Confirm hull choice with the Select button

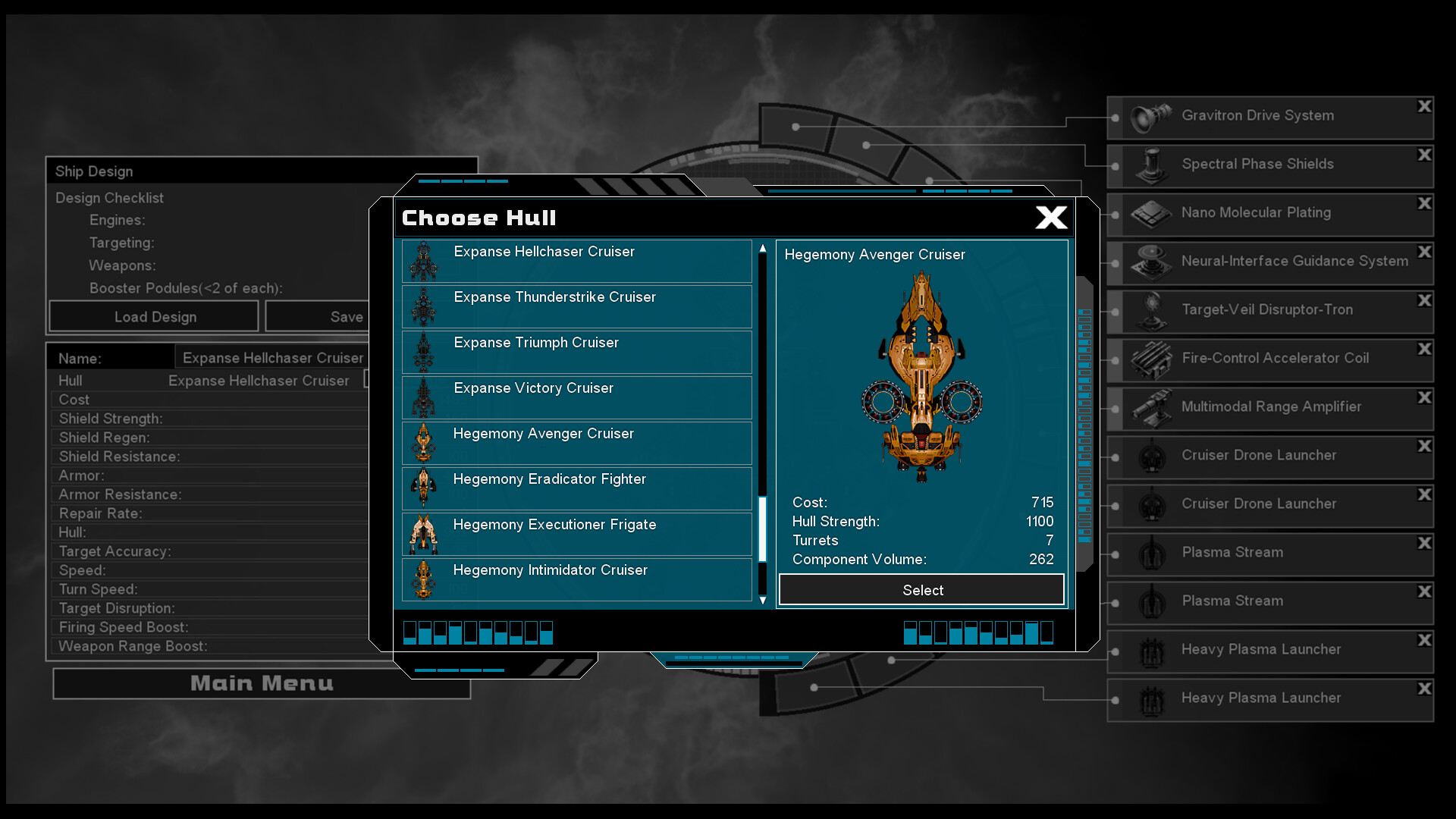click(x=921, y=590)
